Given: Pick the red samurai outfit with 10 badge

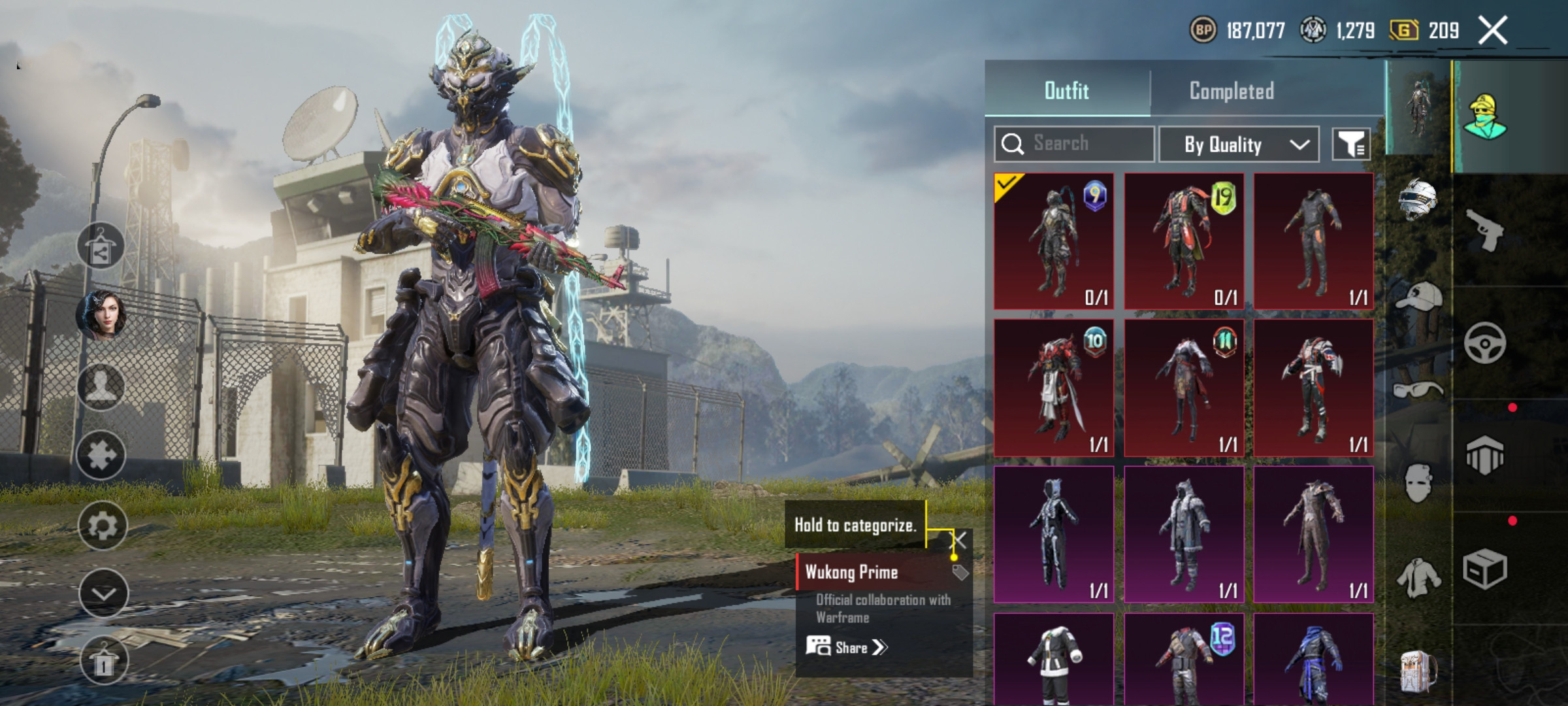Looking at the screenshot, I should coord(1053,388).
